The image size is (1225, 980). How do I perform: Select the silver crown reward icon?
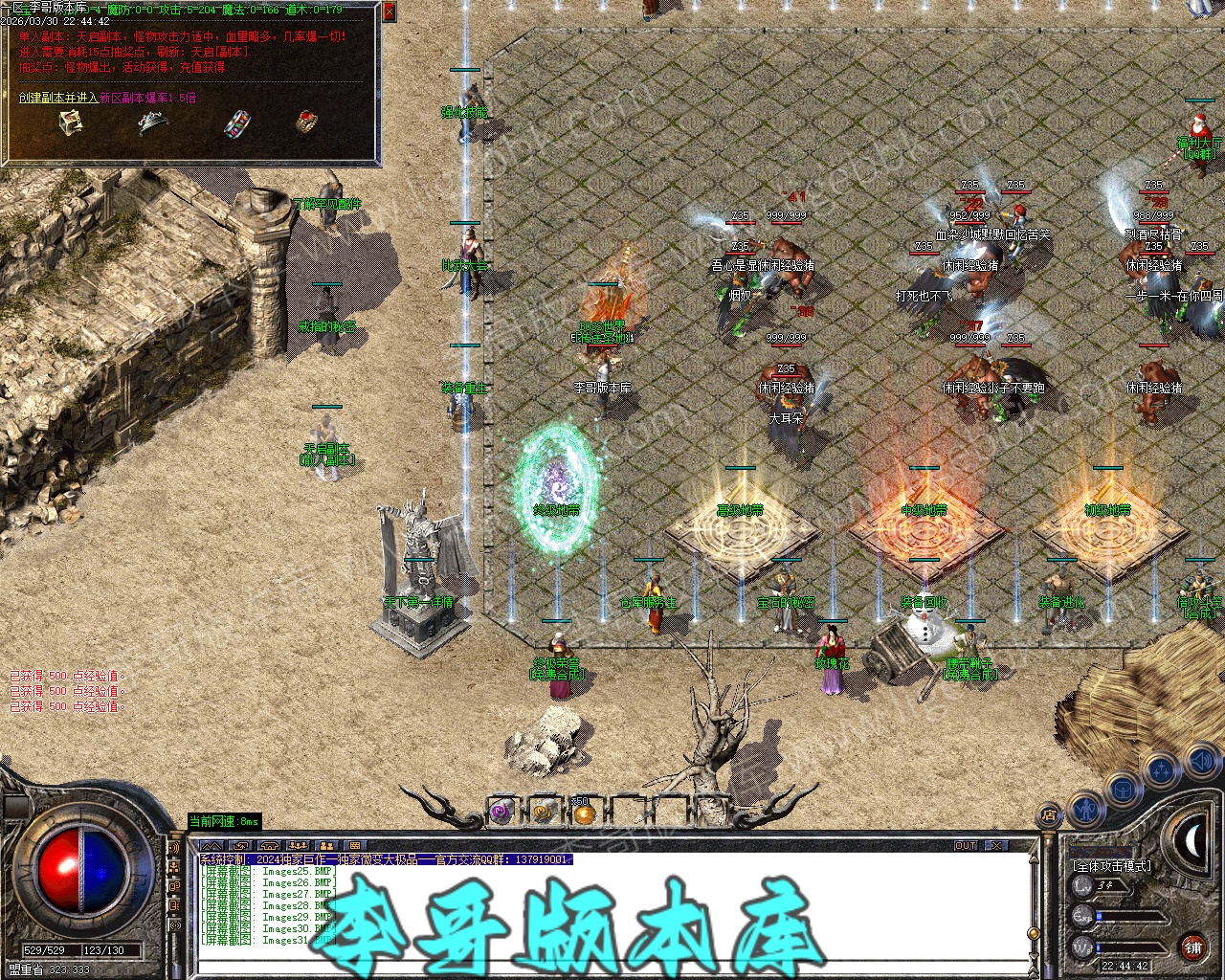pyautogui.click(x=152, y=122)
